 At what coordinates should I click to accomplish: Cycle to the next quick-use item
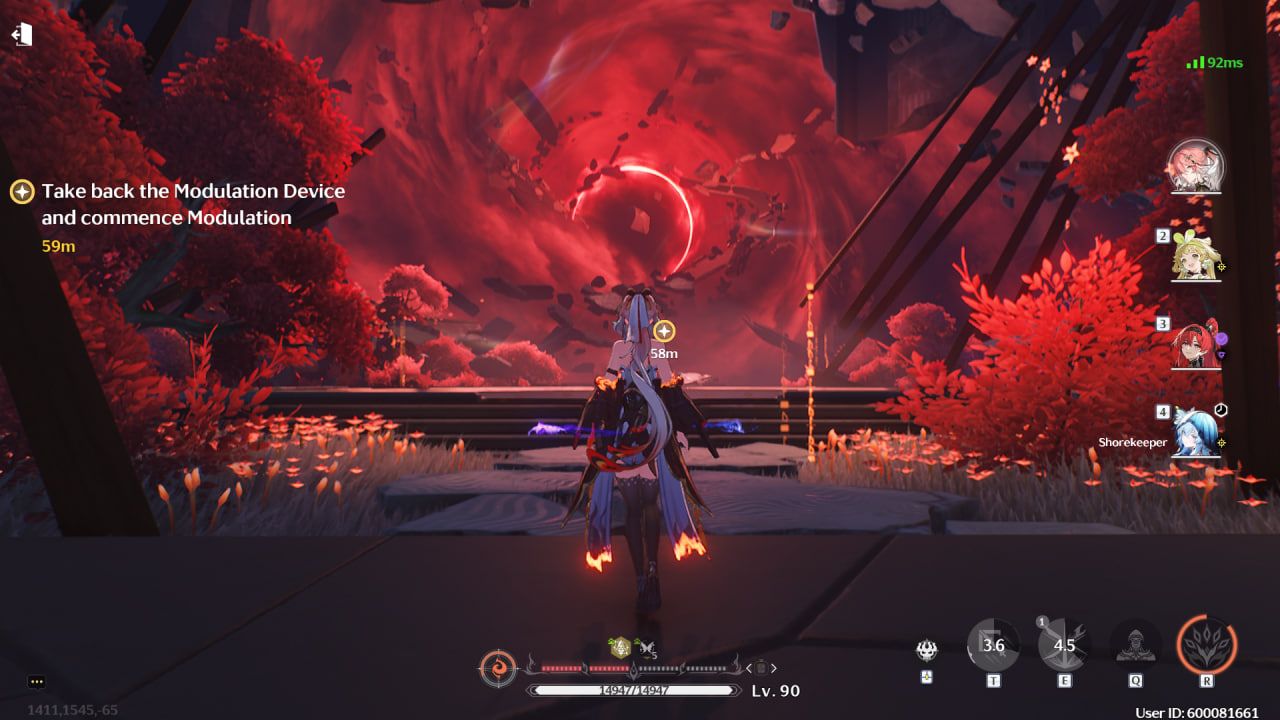point(773,668)
